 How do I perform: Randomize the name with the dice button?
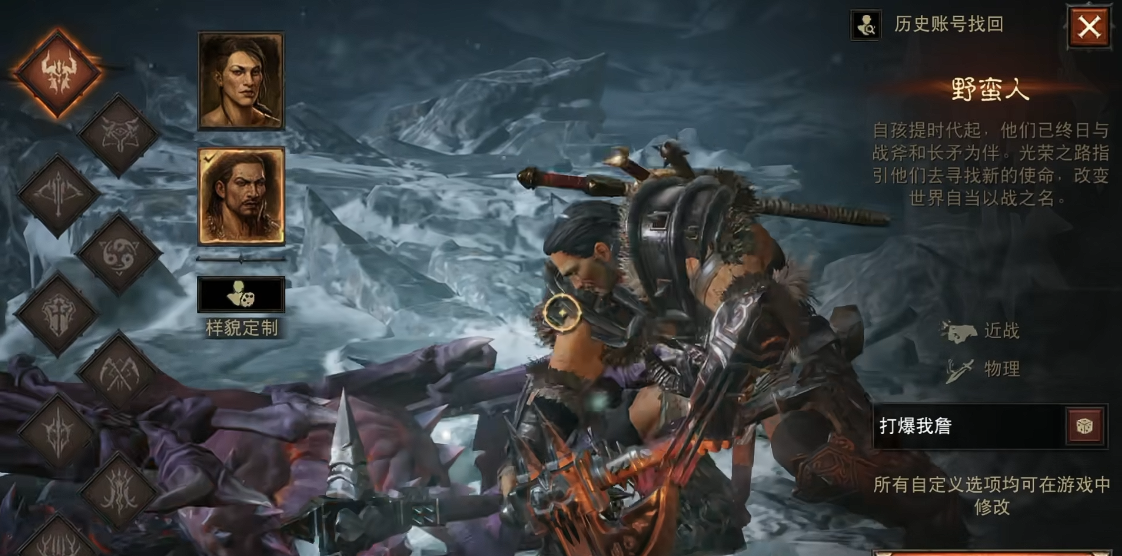[1085, 426]
